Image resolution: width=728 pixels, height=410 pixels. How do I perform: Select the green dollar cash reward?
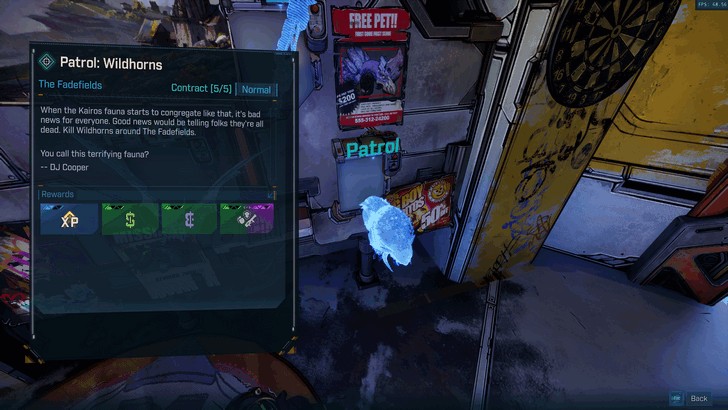[129, 219]
